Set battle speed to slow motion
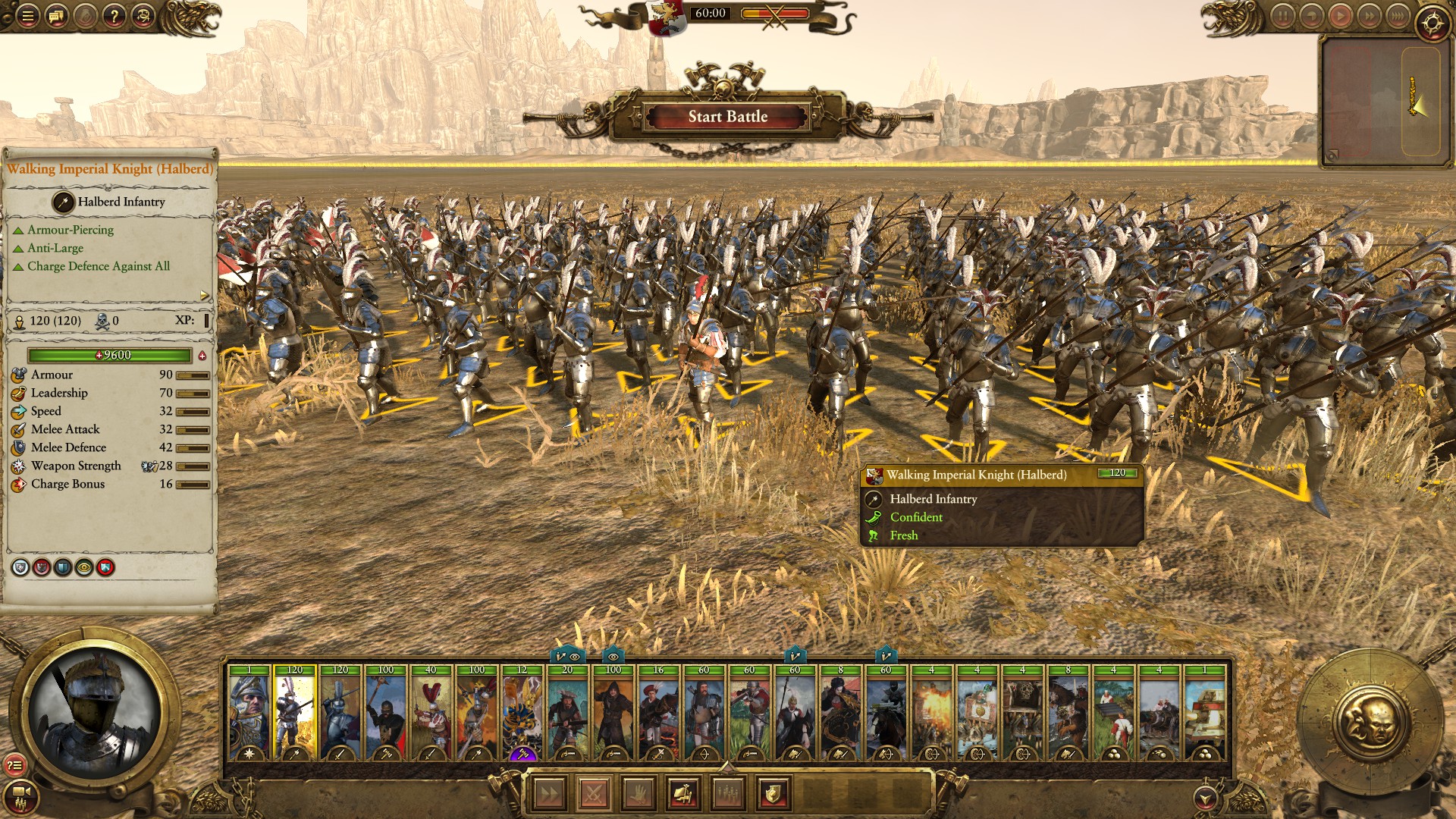Screen dimensions: 1456x819 (x=1311, y=16)
